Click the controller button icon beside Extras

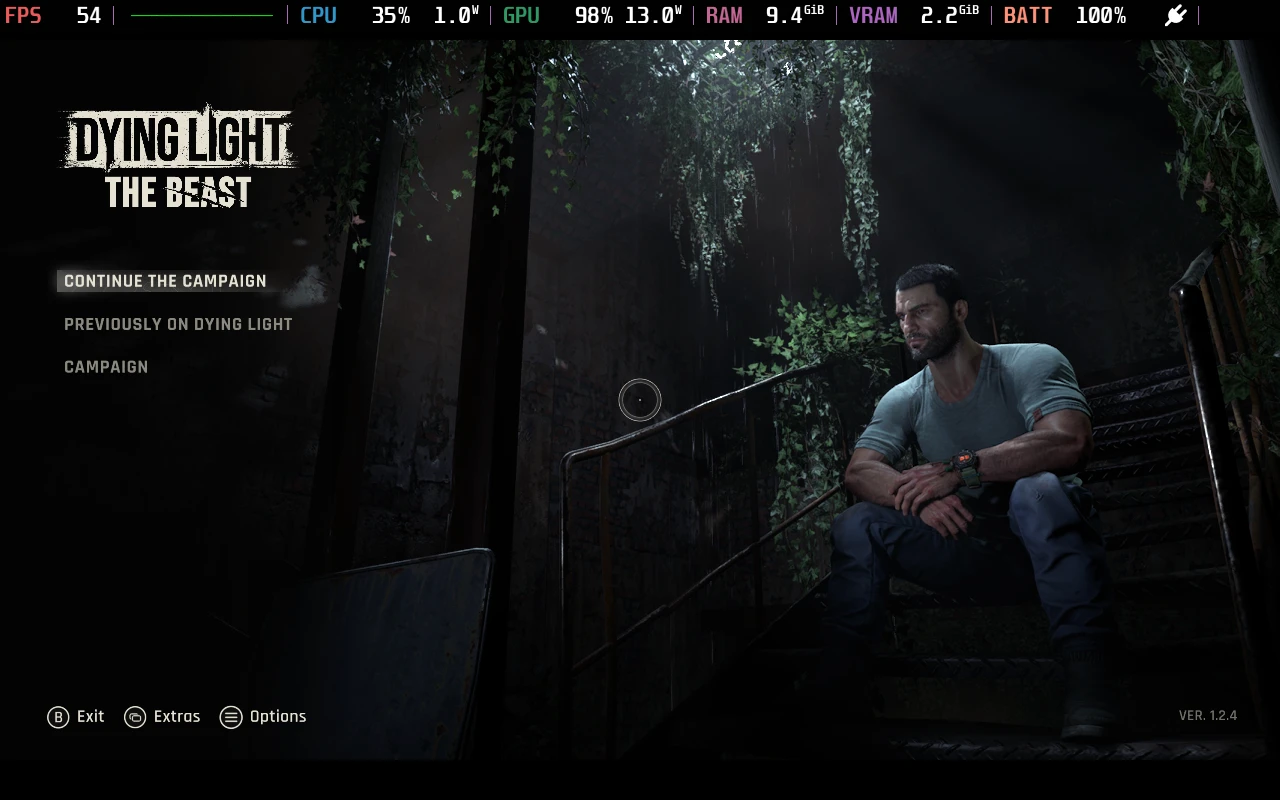133,717
